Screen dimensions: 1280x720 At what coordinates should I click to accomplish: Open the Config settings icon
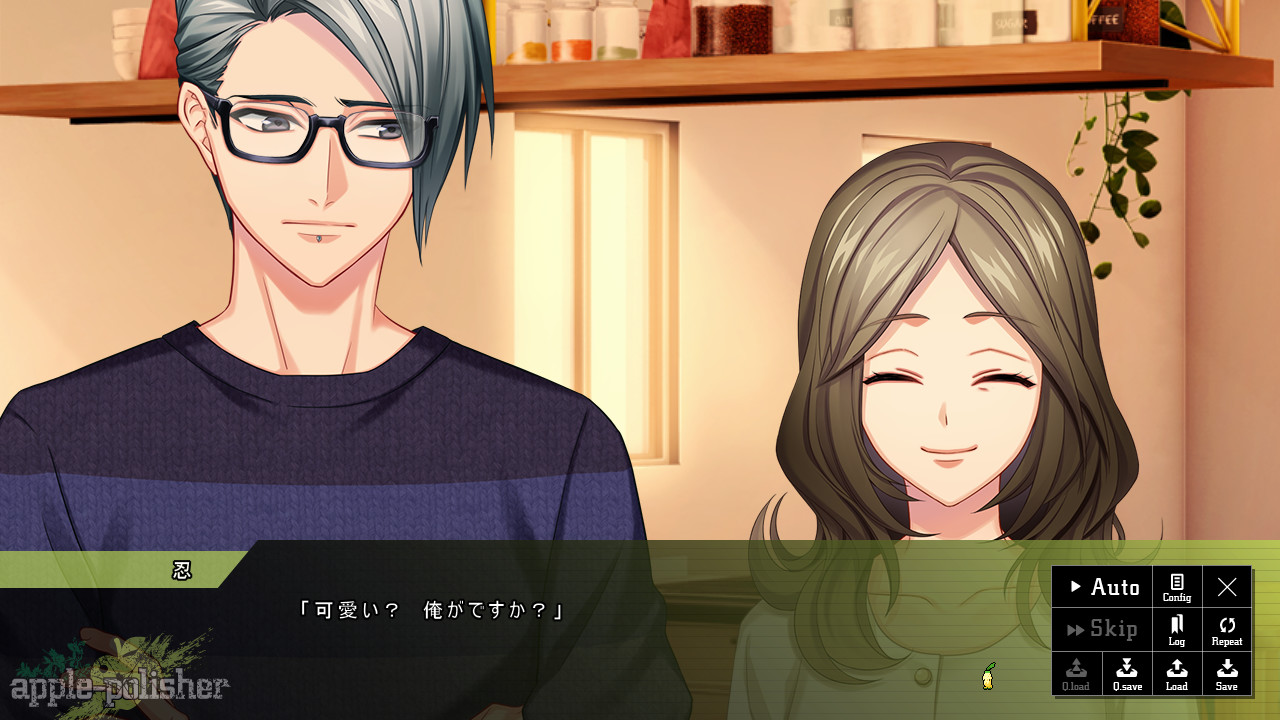click(1177, 587)
